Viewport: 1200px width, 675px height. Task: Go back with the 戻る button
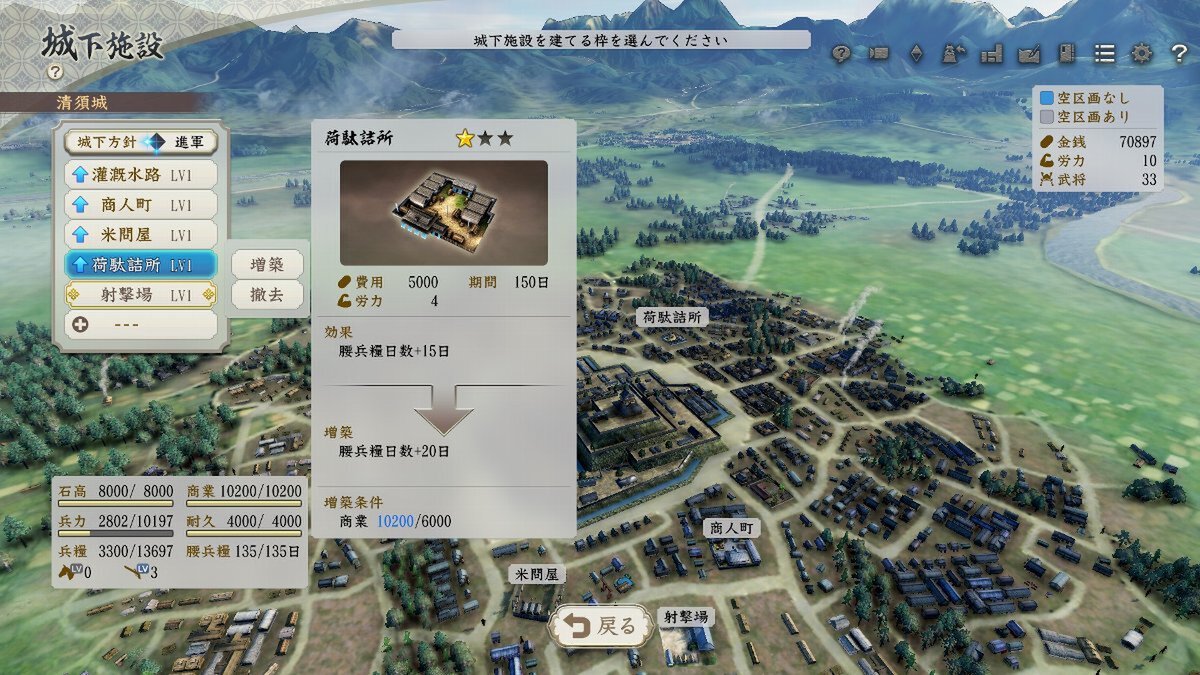click(x=601, y=627)
